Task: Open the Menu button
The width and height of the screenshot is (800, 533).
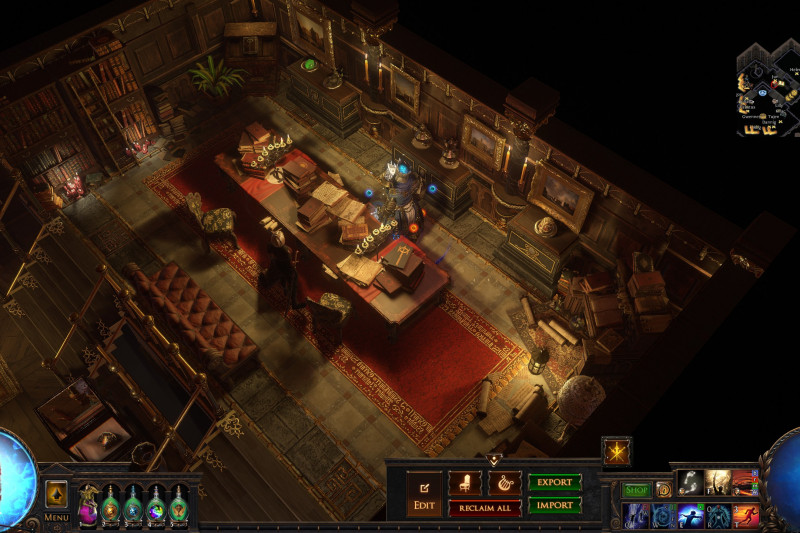Action: pyautogui.click(x=56, y=517)
